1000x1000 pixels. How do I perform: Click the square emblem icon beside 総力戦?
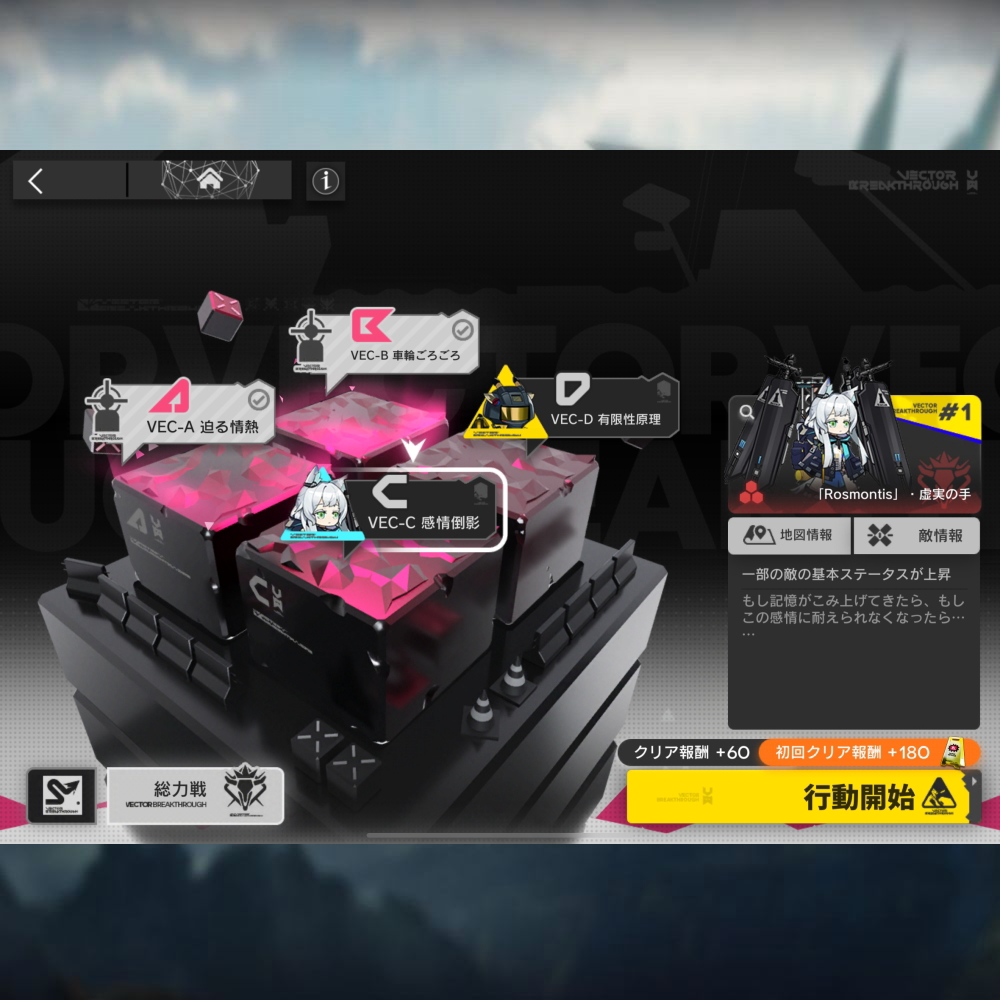(62, 795)
